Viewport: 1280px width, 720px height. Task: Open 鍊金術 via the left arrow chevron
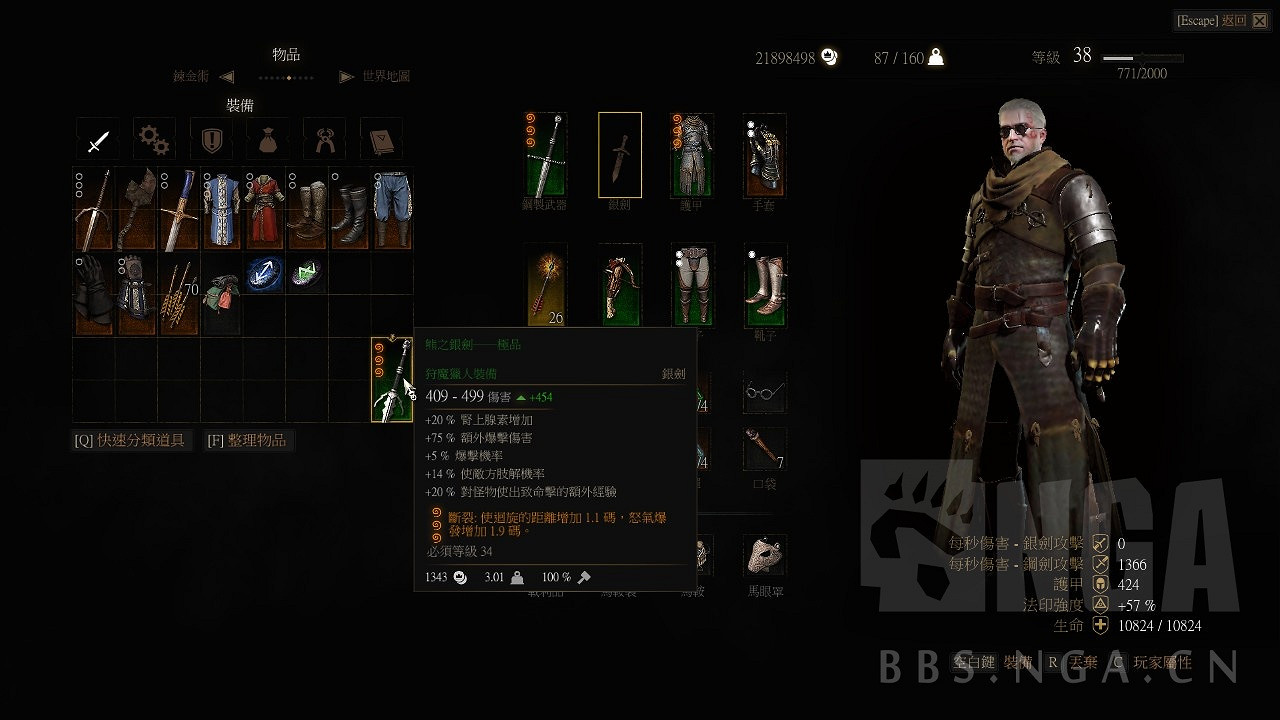(225, 76)
